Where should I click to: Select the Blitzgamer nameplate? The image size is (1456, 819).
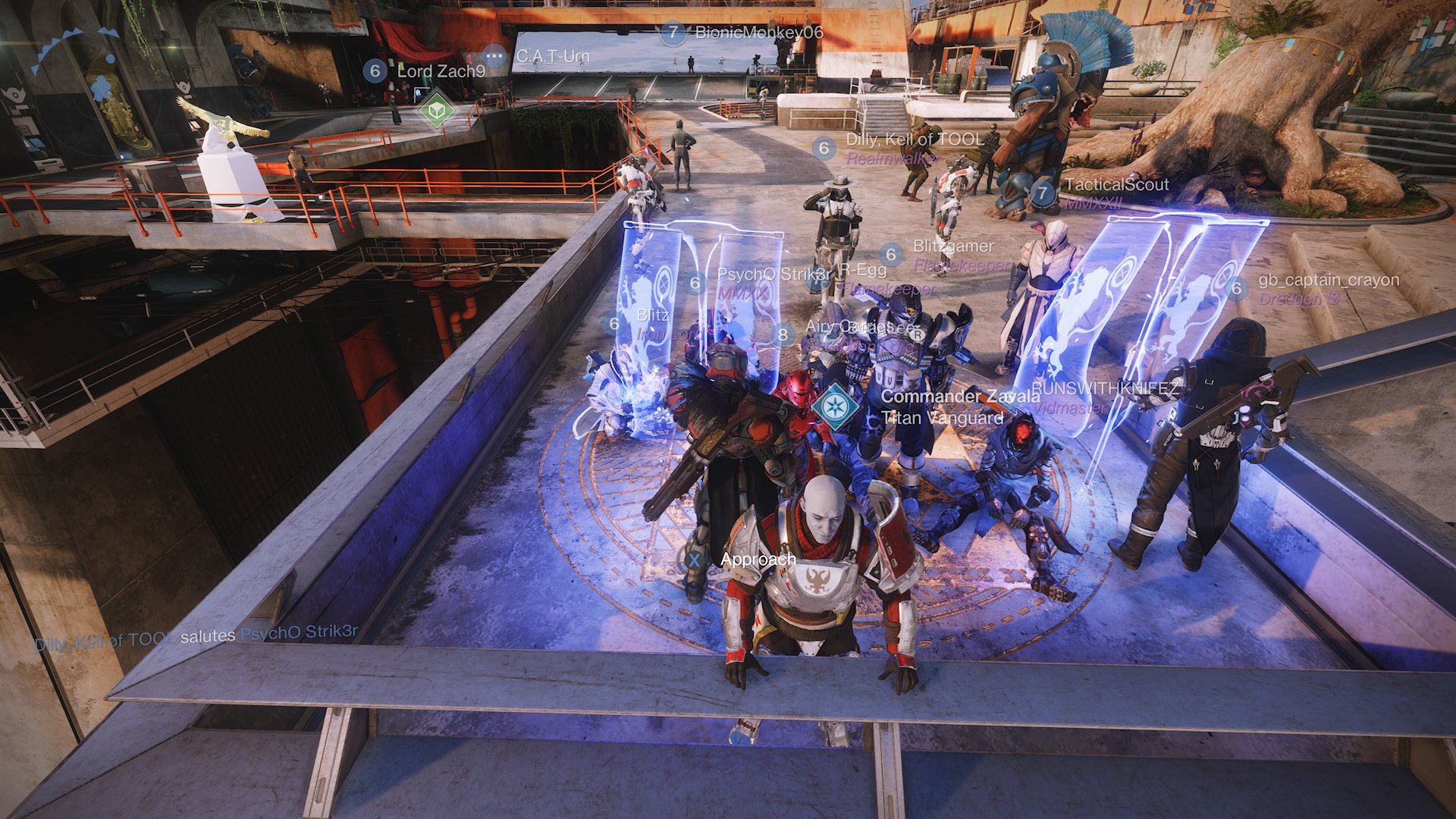click(x=952, y=246)
